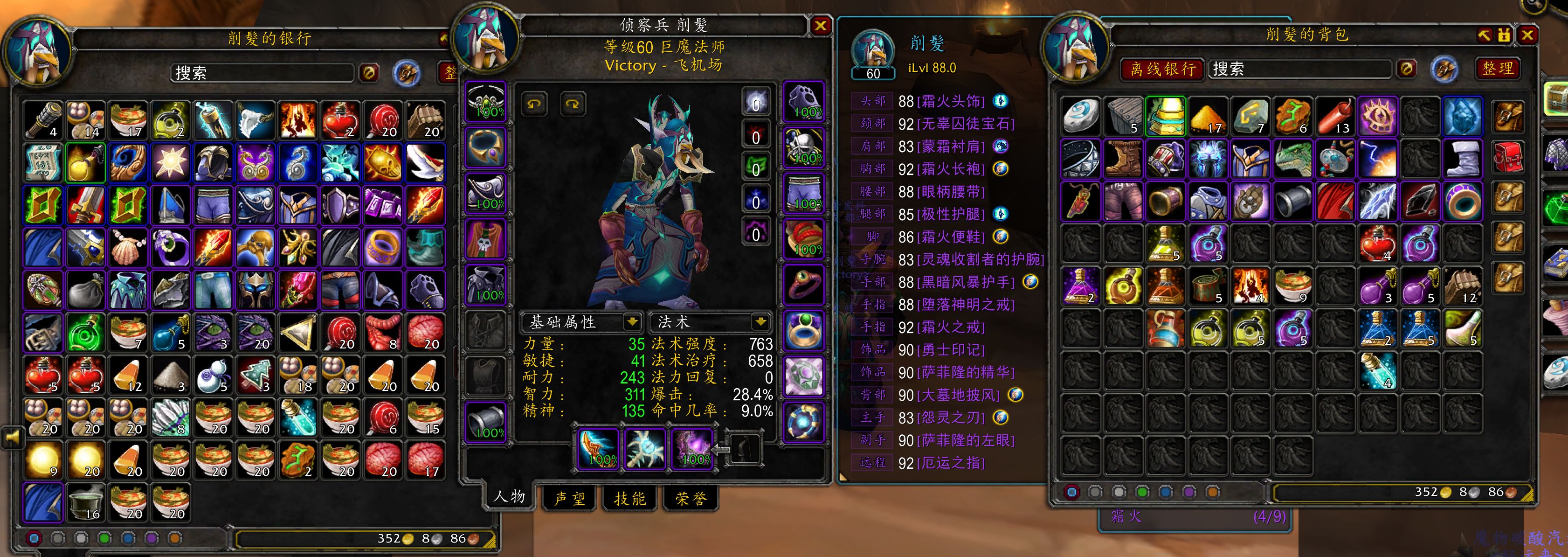The image size is (1568, 557).
Task: Rotate the character model right
Action: [x=572, y=104]
